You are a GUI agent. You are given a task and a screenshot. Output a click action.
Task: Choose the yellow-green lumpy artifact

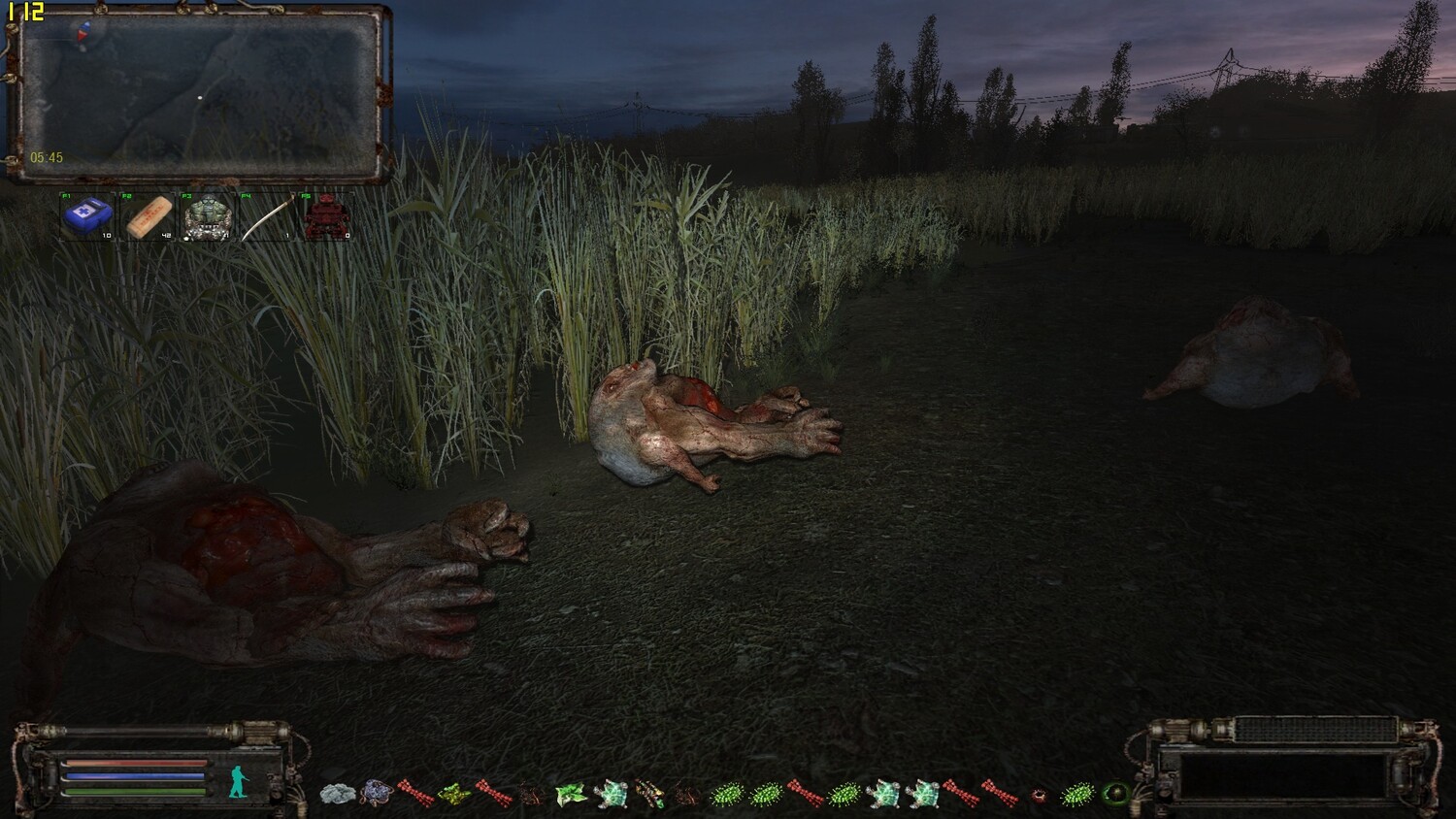pos(454,795)
